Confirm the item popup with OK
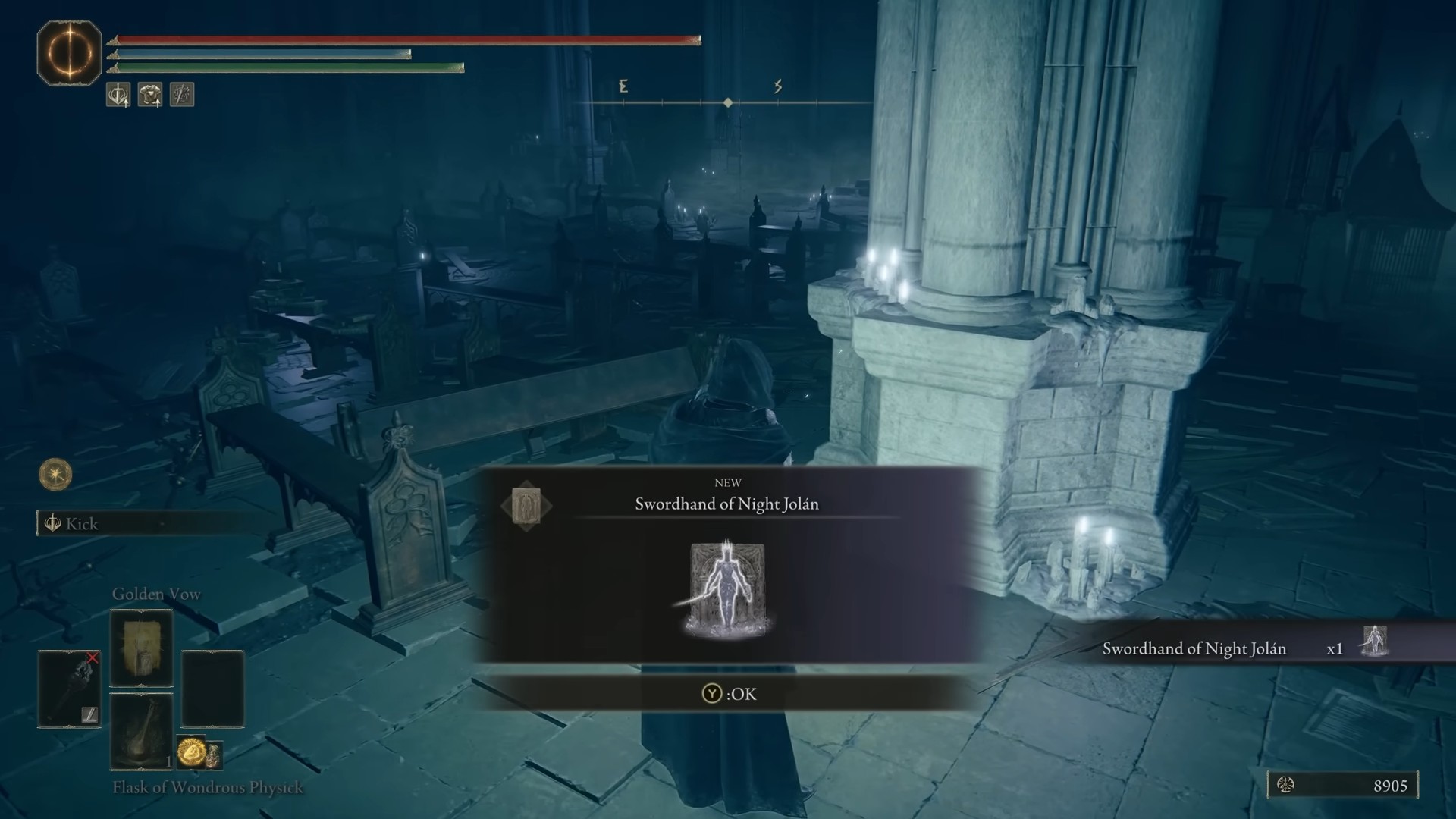Image resolution: width=1456 pixels, height=819 pixels. [729, 694]
